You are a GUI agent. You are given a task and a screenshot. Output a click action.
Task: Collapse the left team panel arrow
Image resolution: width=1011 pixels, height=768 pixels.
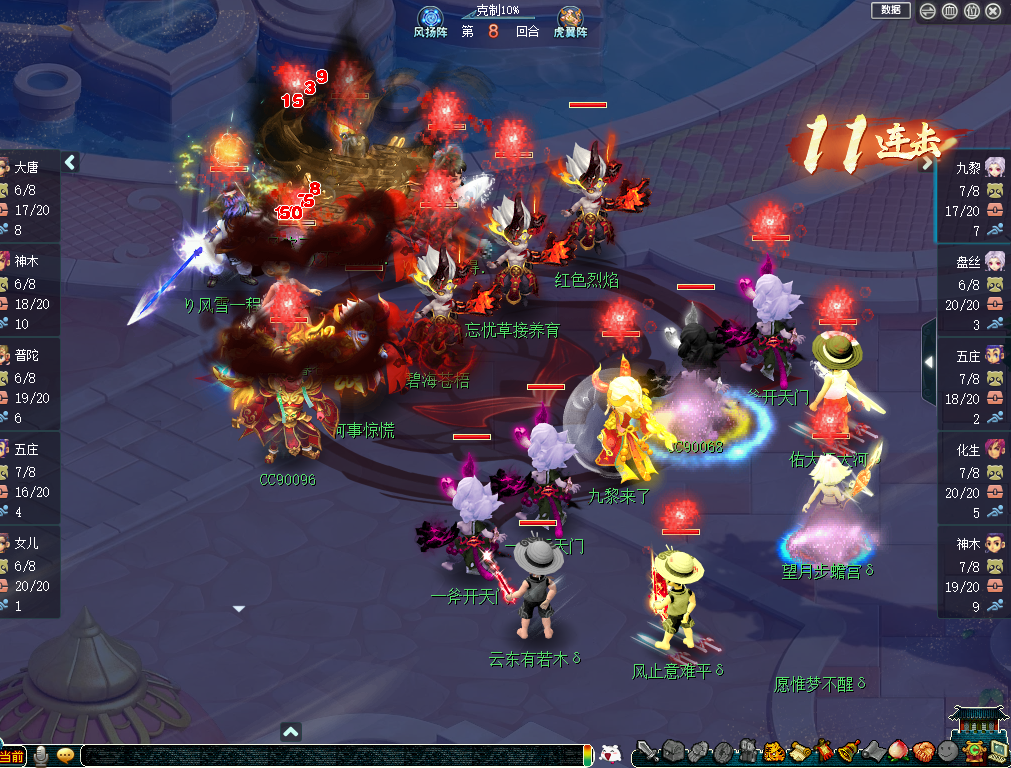click(x=71, y=162)
